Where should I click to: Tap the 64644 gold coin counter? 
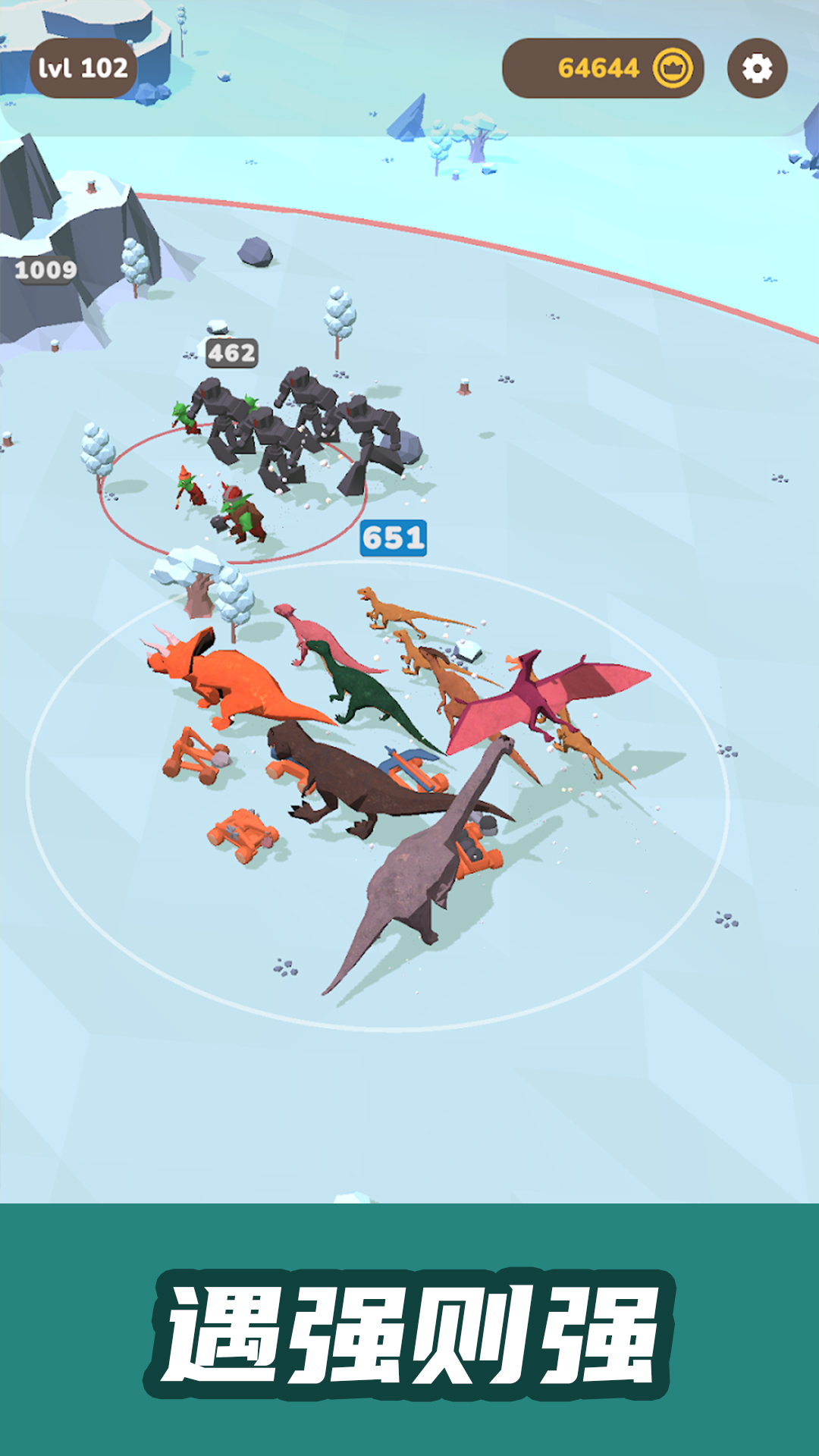(603, 69)
